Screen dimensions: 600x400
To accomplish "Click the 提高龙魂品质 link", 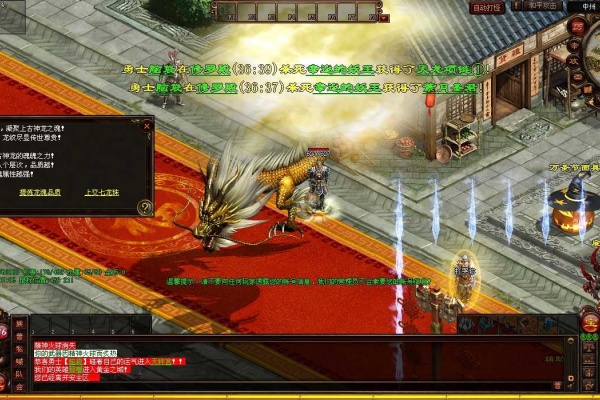I will pyautogui.click(x=42, y=191).
